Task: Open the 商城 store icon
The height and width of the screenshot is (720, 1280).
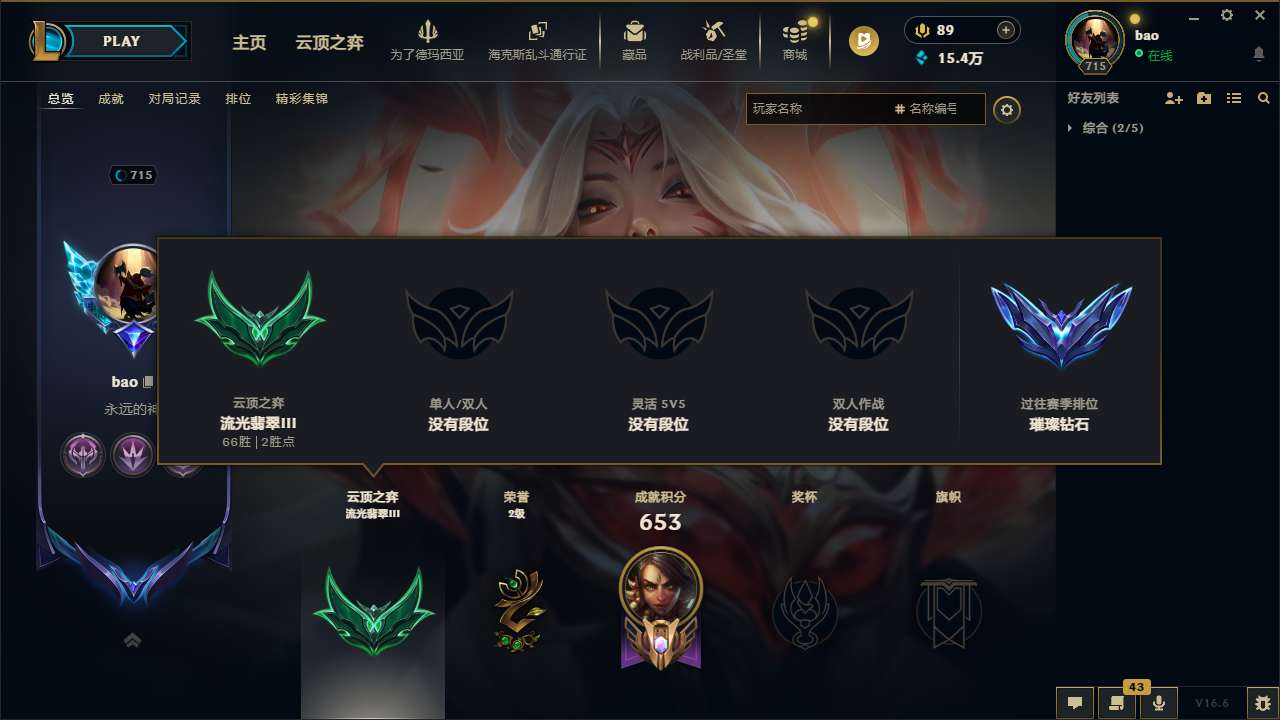Action: coord(795,40)
